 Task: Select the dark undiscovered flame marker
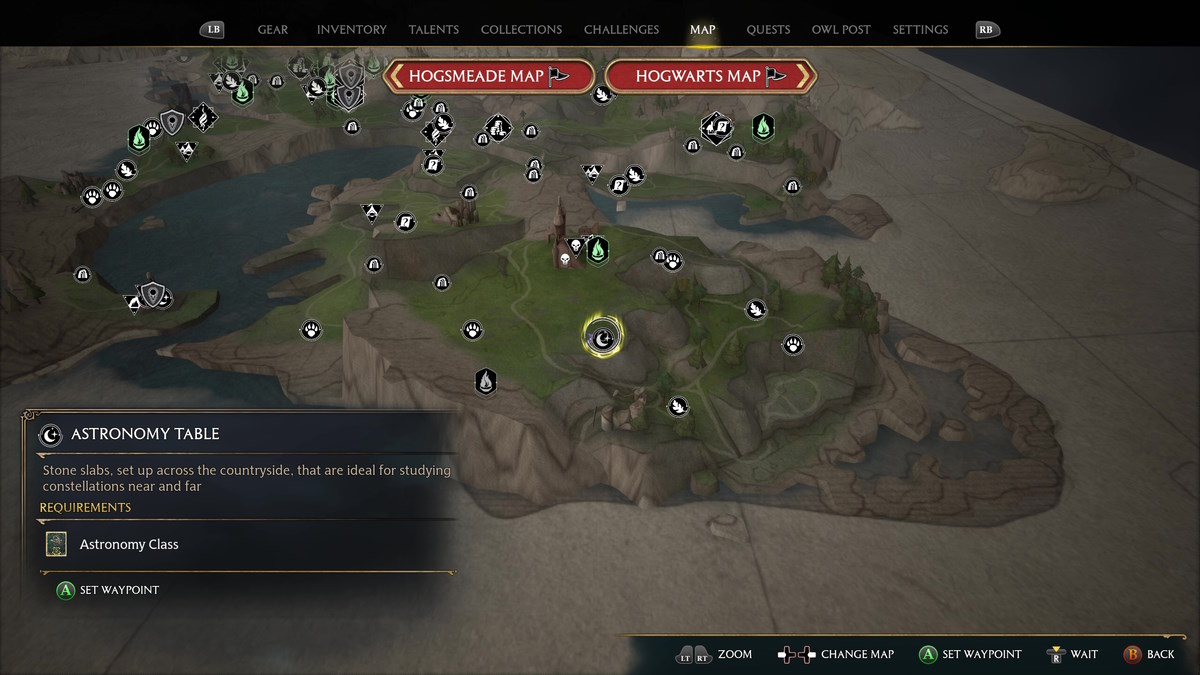[486, 381]
